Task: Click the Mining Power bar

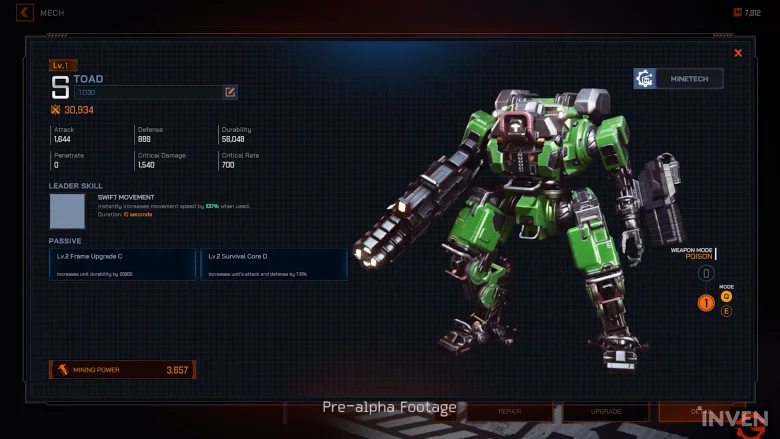Action: [x=122, y=370]
